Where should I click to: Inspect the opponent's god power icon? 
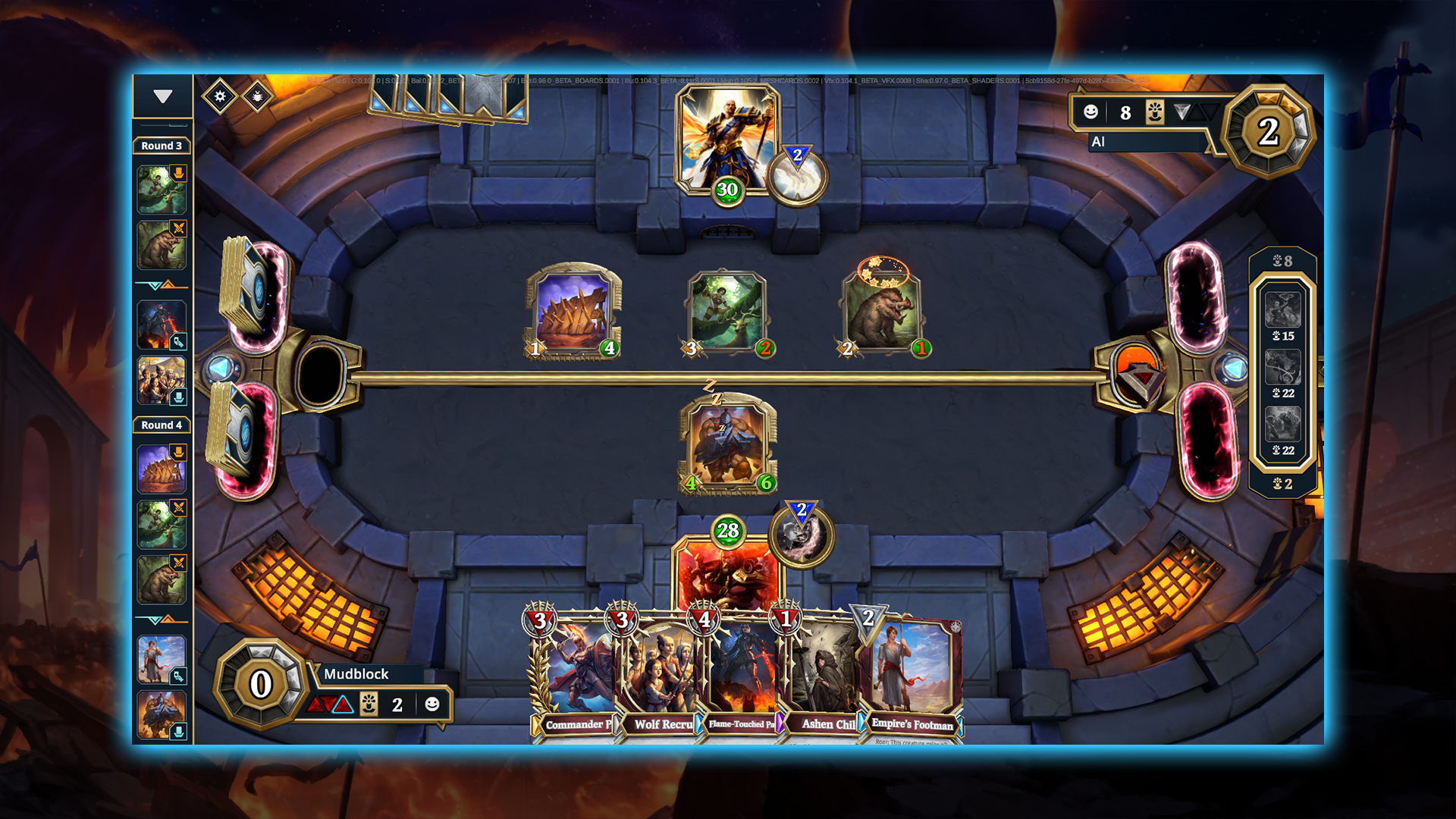pyautogui.click(x=796, y=177)
